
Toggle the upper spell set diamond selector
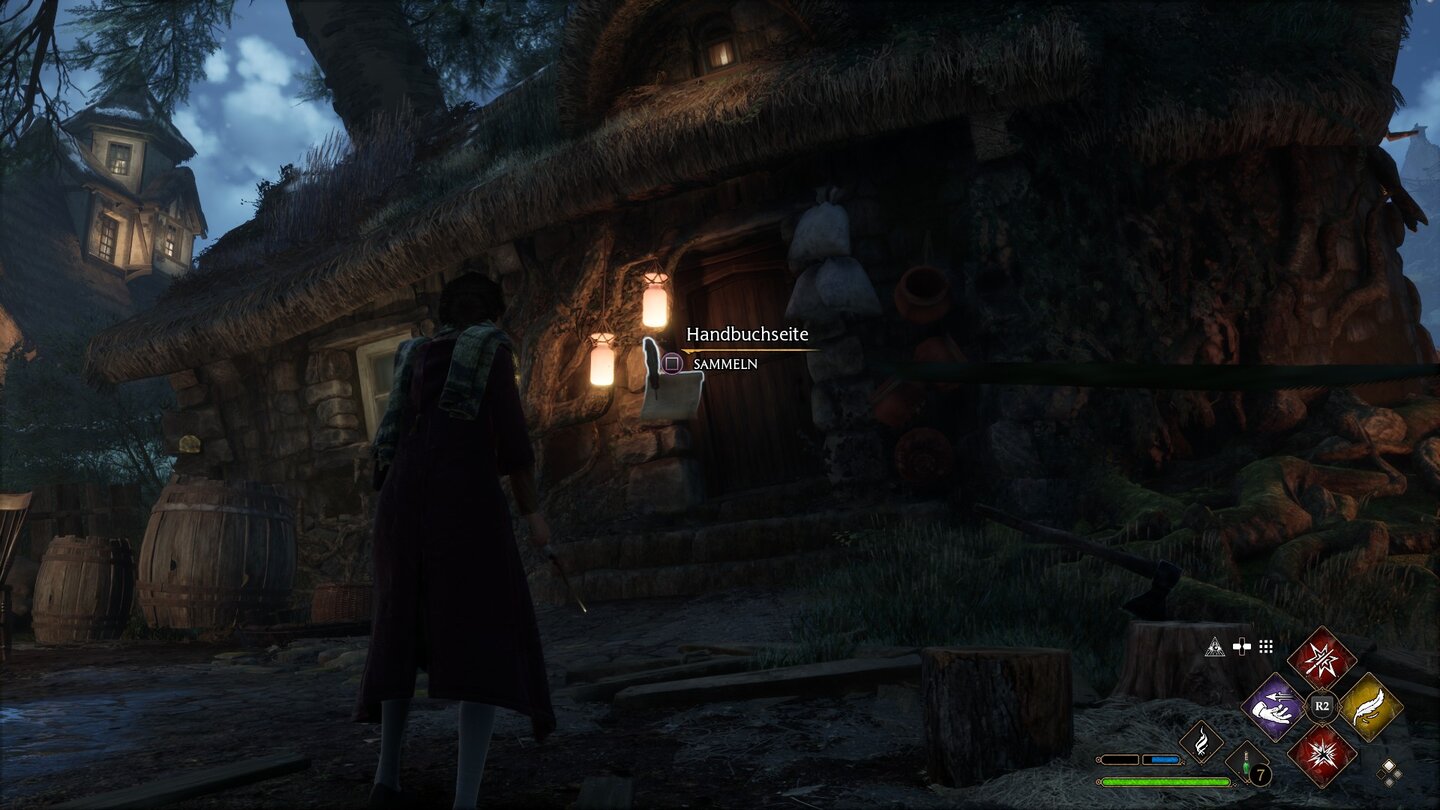coord(1389,765)
